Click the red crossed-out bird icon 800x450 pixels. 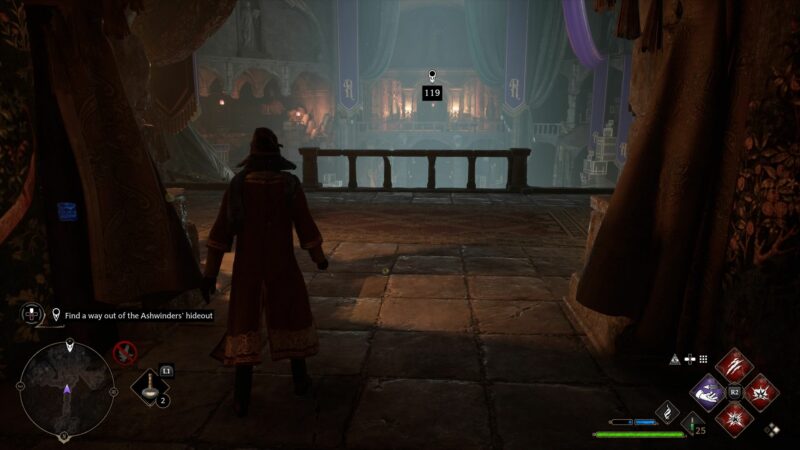click(125, 351)
